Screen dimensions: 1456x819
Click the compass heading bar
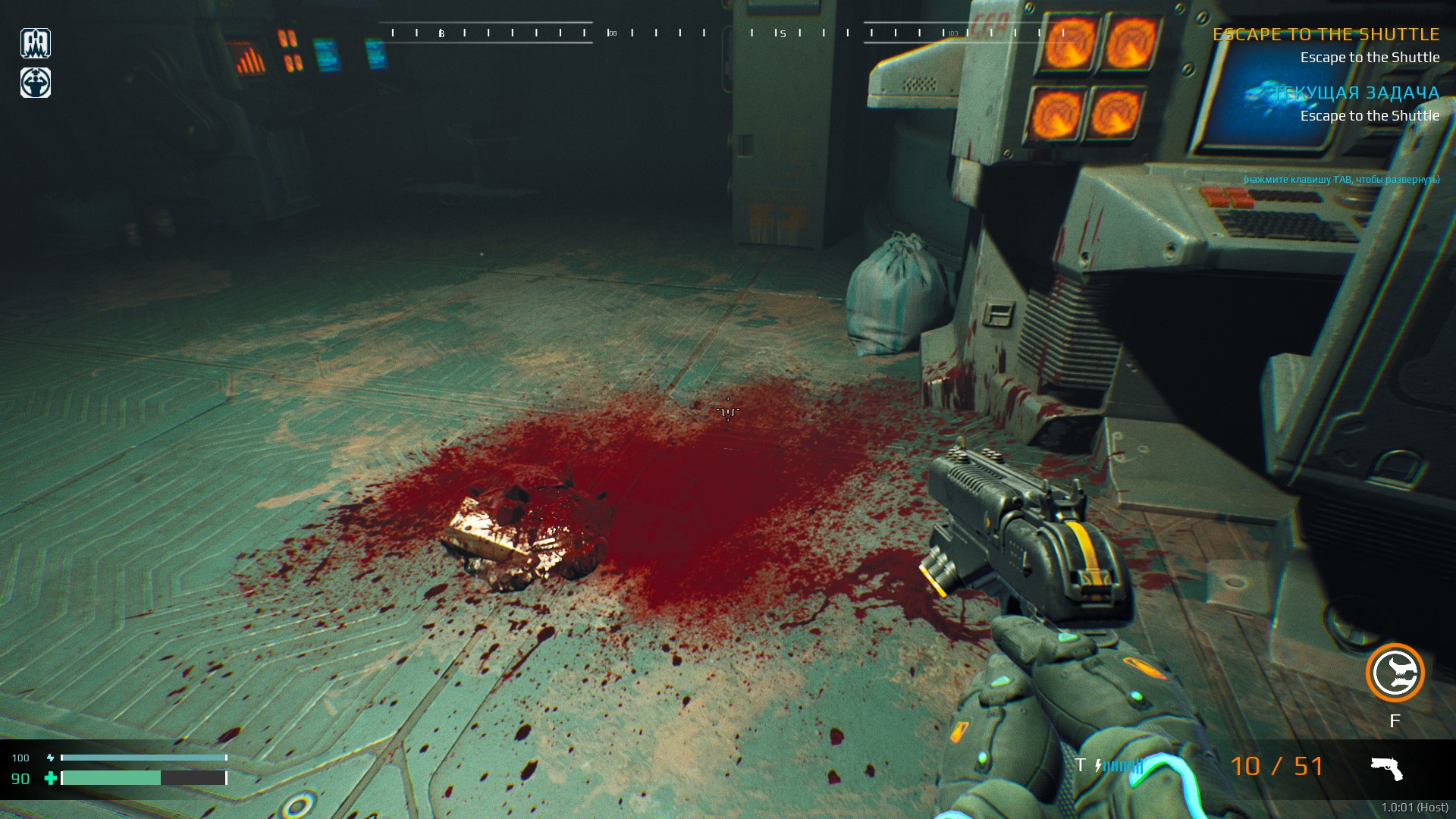pyautogui.click(x=726, y=33)
